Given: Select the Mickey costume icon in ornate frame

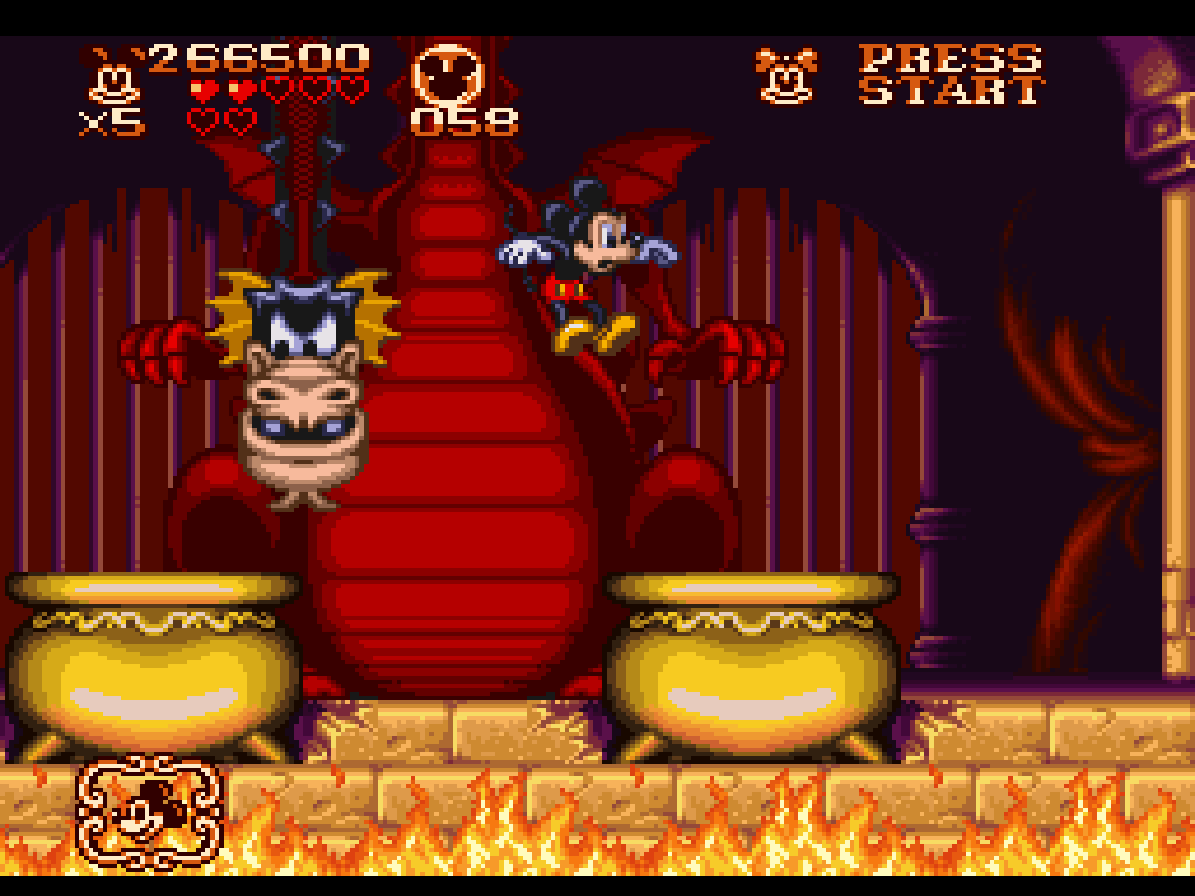Looking at the screenshot, I should click(x=150, y=811).
